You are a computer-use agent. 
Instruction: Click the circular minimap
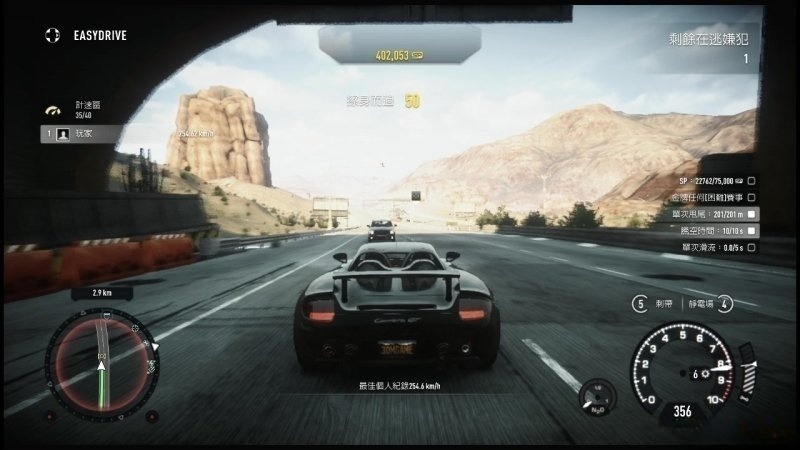(103, 356)
